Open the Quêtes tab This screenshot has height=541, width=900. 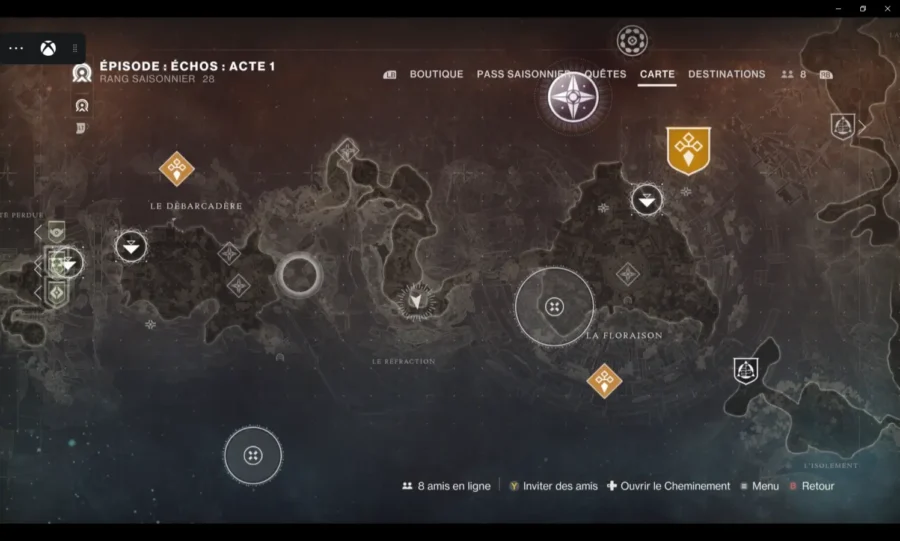[x=606, y=74]
